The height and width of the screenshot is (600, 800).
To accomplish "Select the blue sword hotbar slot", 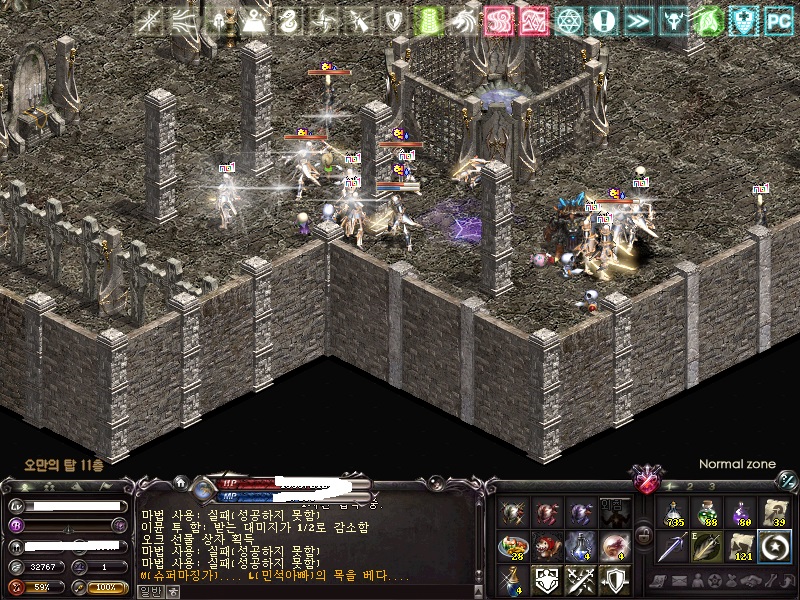I will click(674, 547).
